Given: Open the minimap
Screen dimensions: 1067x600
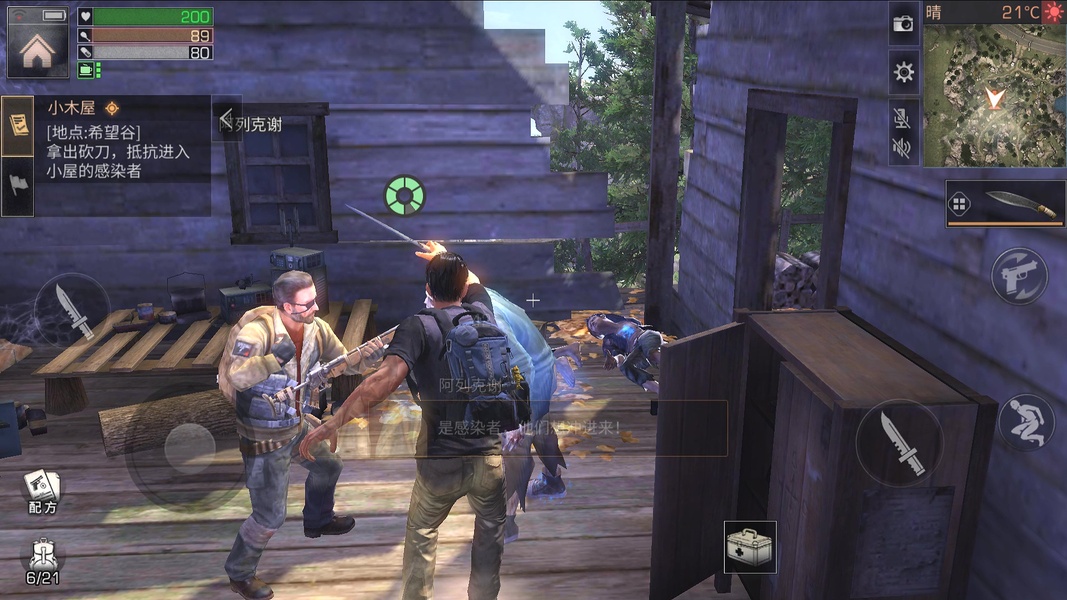Looking at the screenshot, I should point(993,96).
